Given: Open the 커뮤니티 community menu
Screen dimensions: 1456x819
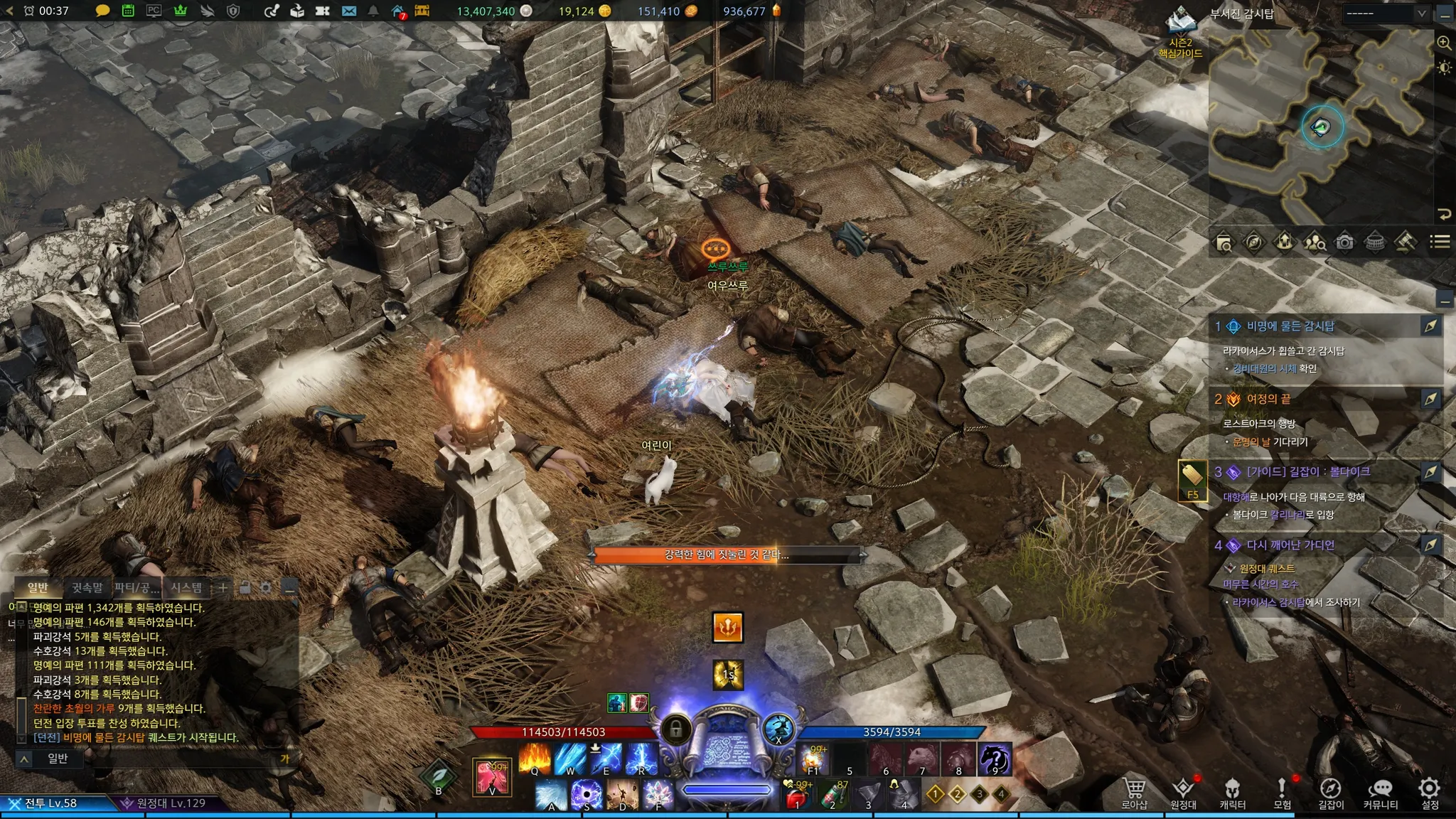Looking at the screenshot, I should coord(1380,793).
